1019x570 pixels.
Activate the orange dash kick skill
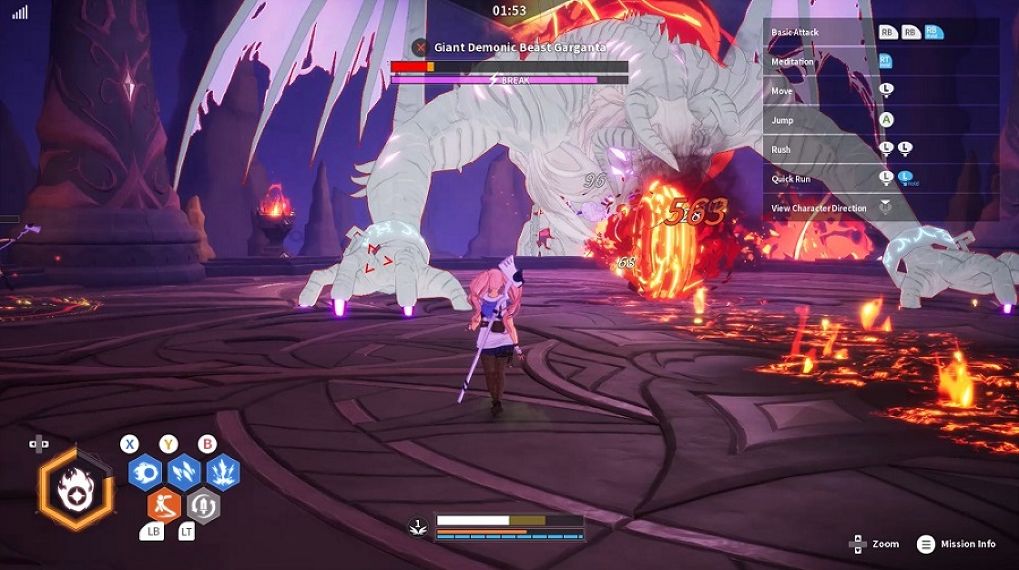164,505
